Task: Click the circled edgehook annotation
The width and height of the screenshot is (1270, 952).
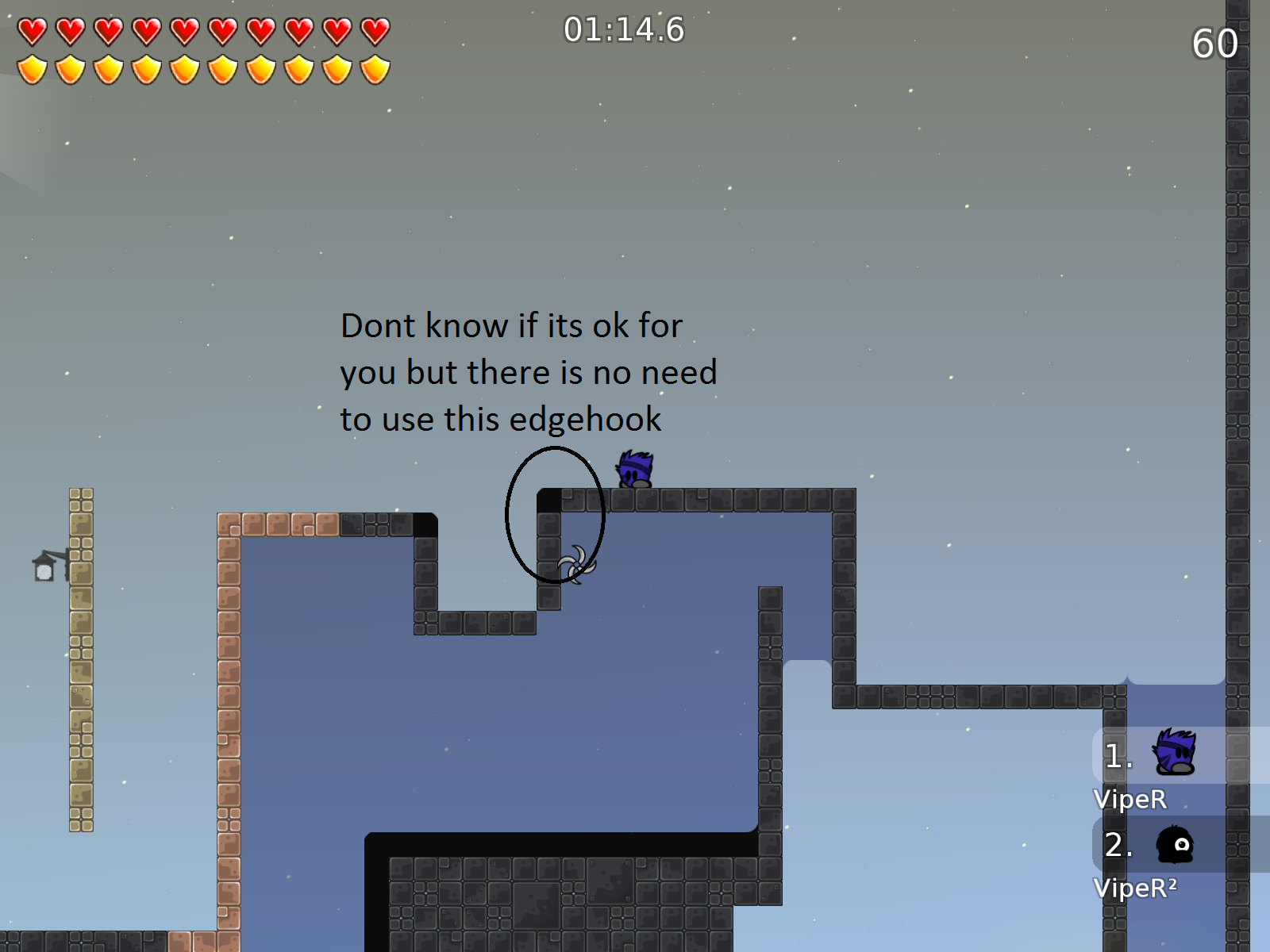Action: pos(554,516)
